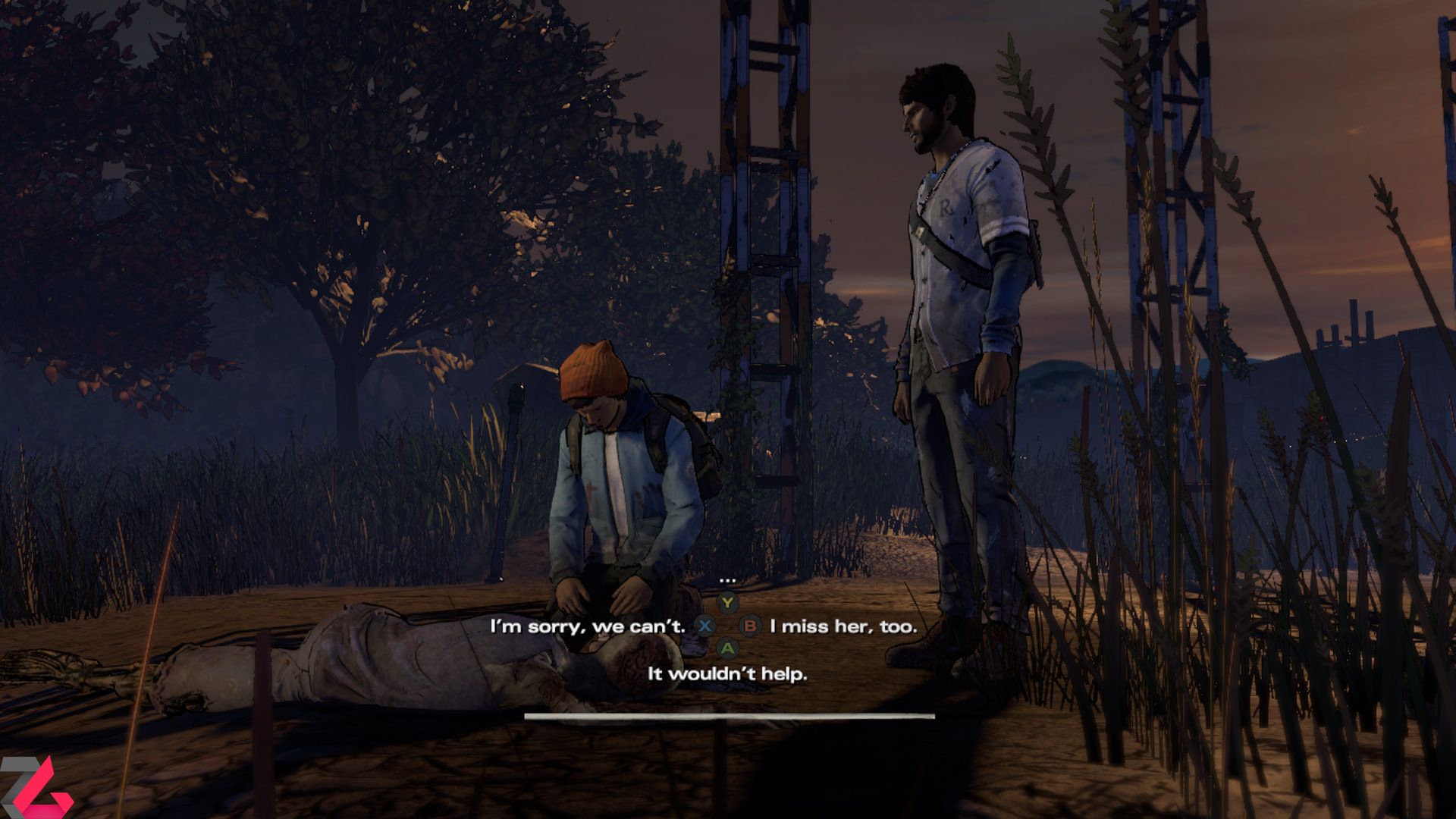
Task: Select the "I miss her, too." response
Action: (843, 626)
